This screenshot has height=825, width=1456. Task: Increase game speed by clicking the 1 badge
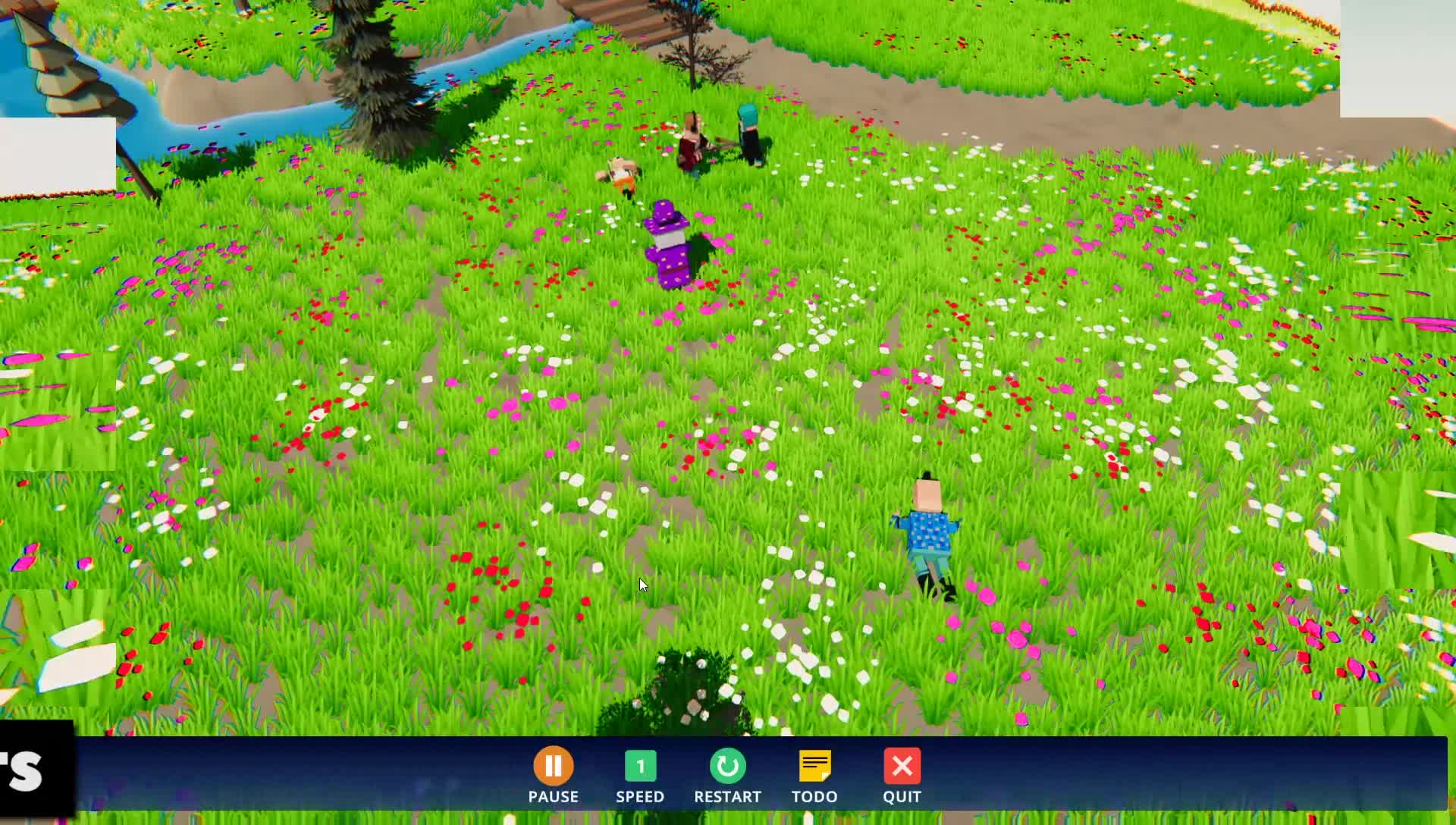click(641, 767)
